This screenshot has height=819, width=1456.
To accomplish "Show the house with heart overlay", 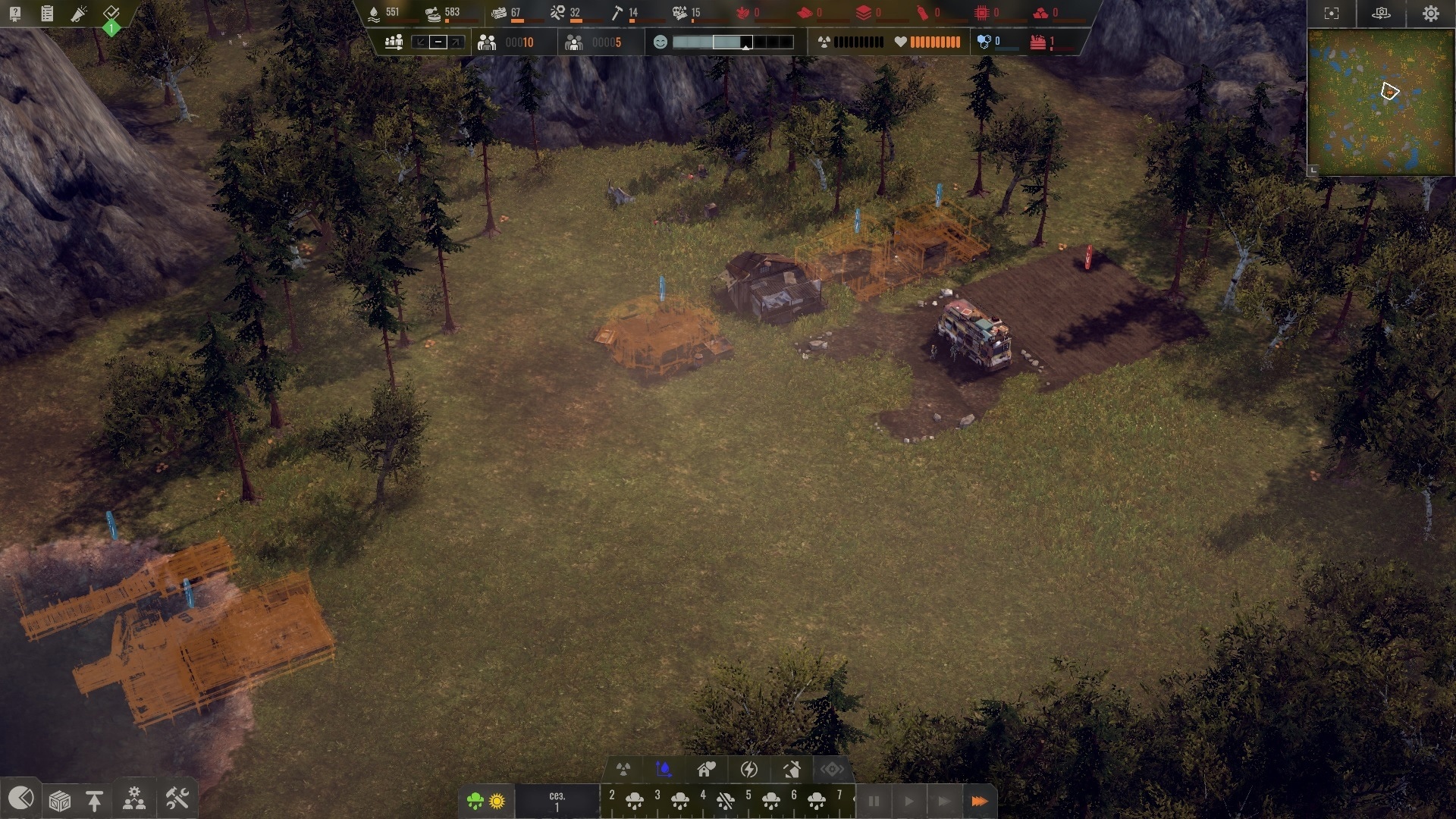I will pyautogui.click(x=707, y=770).
